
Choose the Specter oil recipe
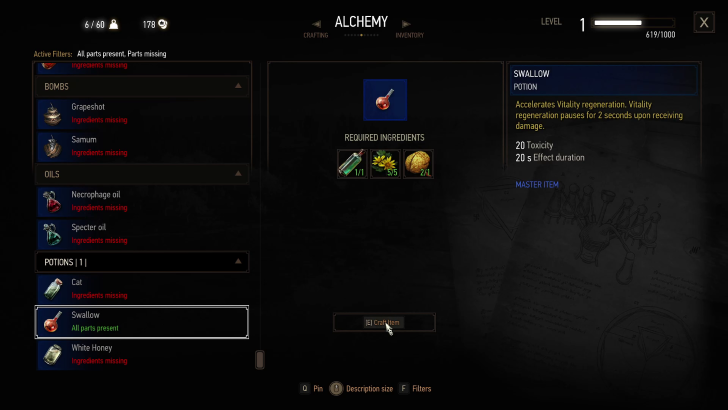[141, 233]
